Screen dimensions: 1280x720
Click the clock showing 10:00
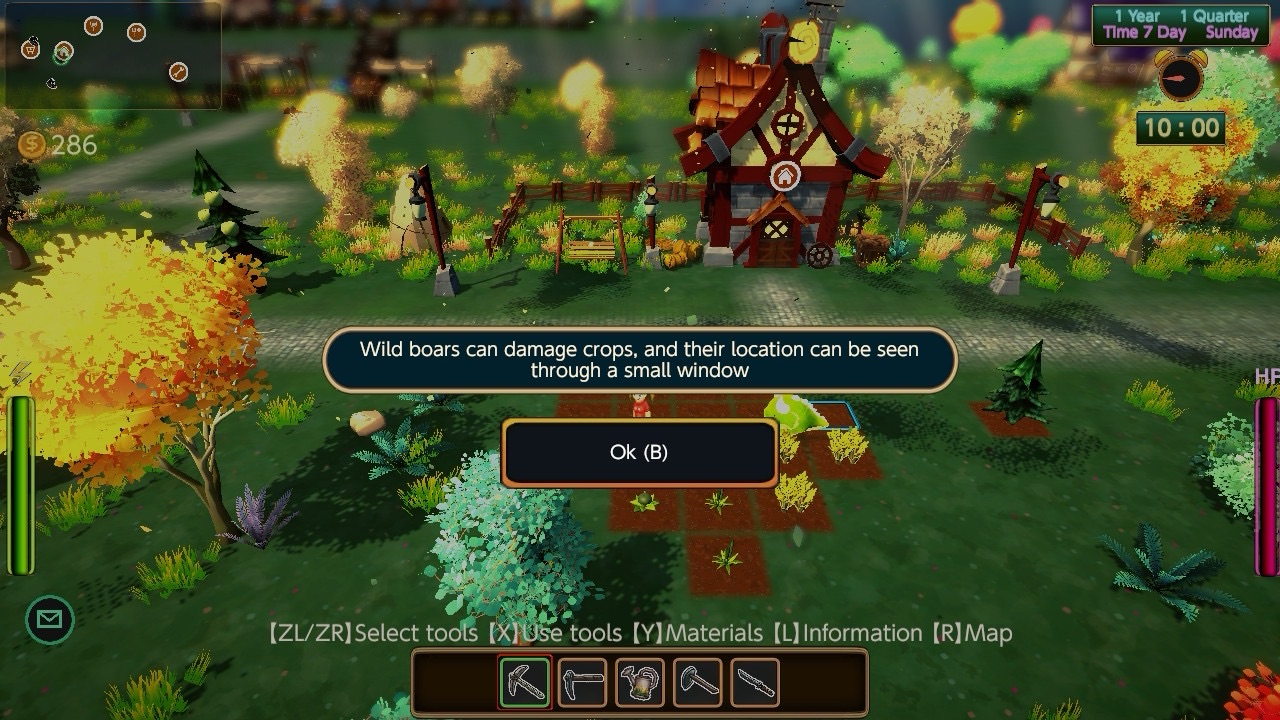click(1180, 128)
